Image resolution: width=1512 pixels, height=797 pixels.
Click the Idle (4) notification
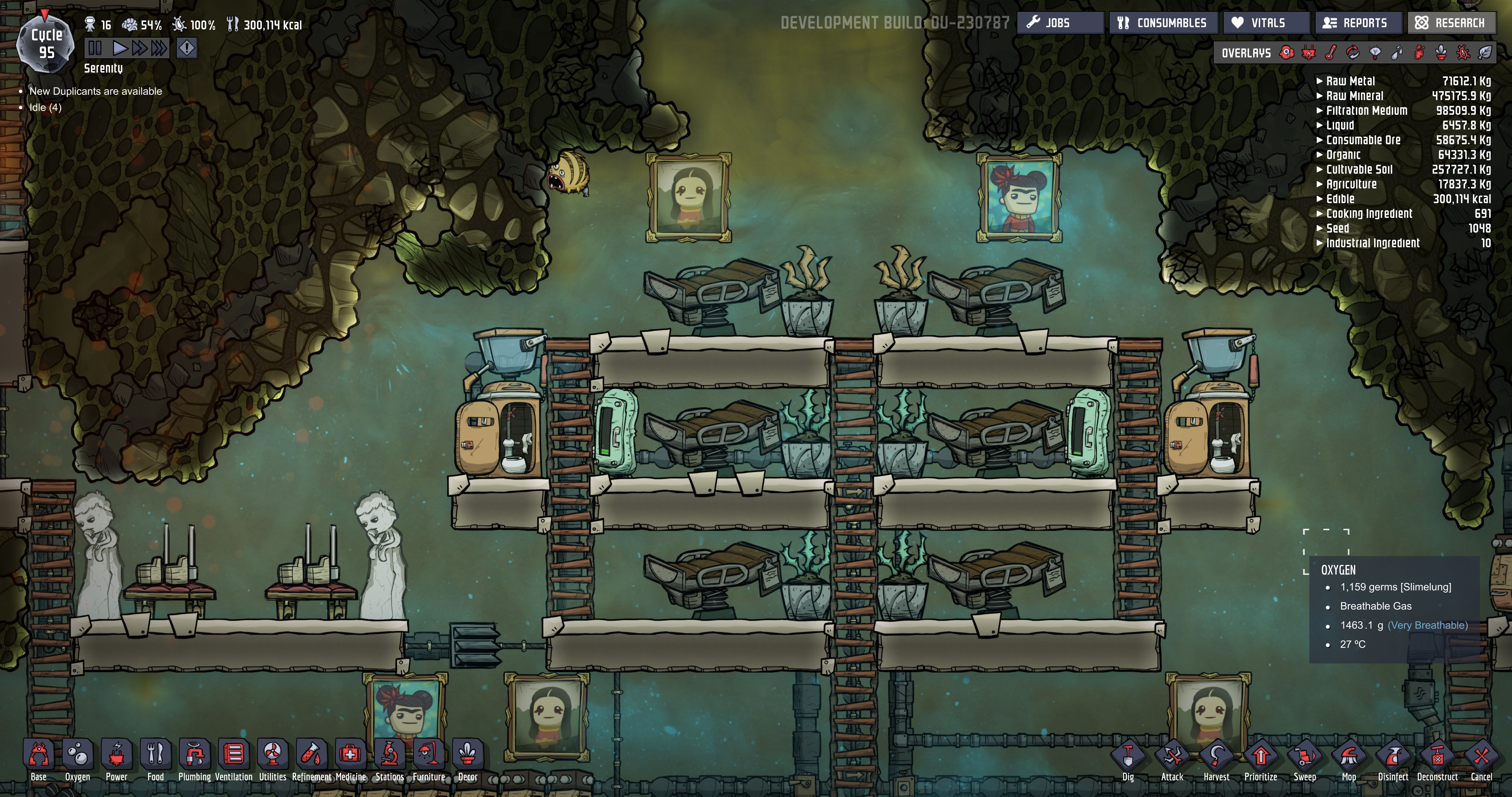(x=45, y=107)
